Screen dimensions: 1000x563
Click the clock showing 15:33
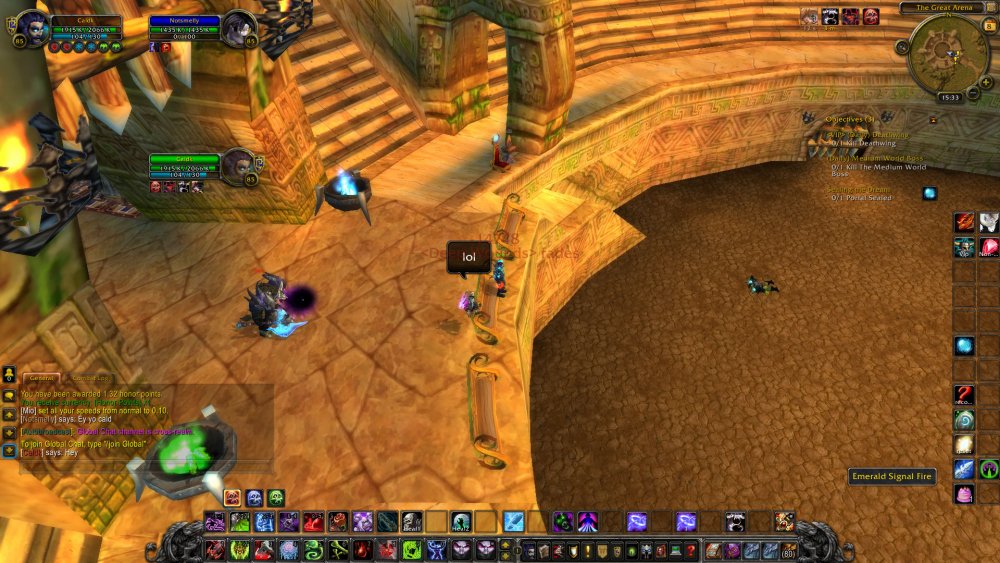click(x=950, y=97)
